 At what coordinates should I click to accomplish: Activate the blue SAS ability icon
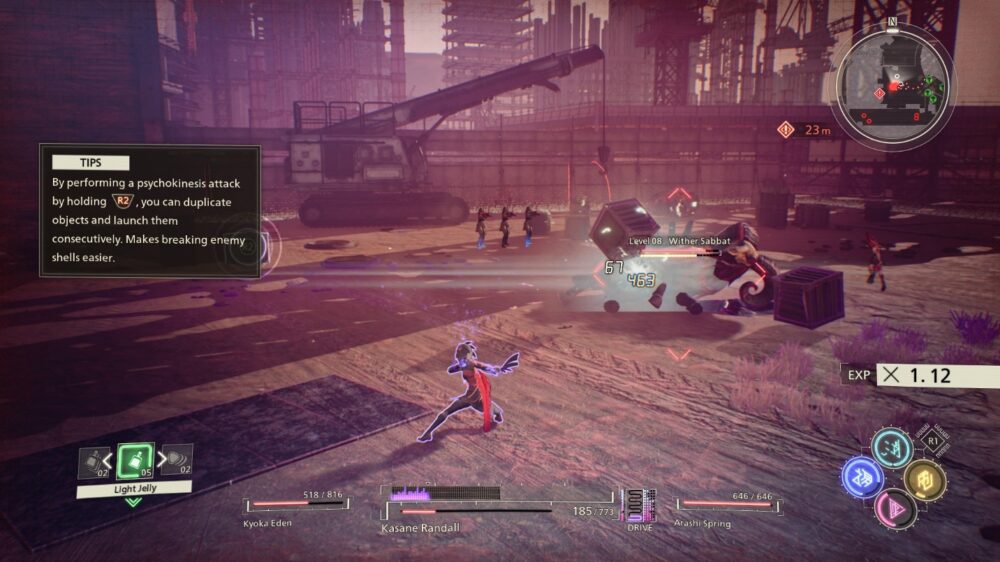(x=861, y=477)
